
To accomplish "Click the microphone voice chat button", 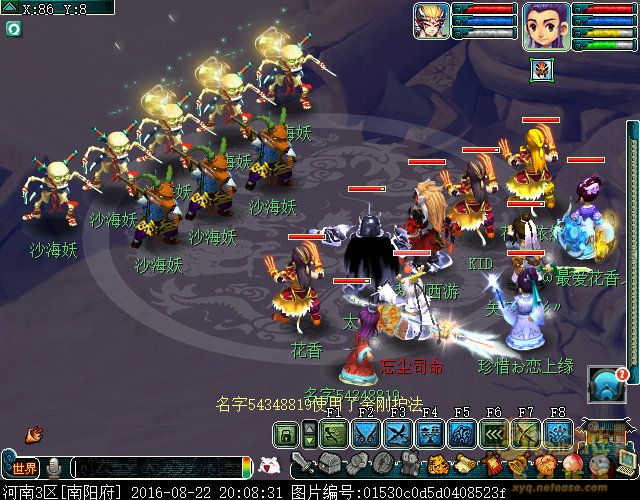I will pos(53,468).
